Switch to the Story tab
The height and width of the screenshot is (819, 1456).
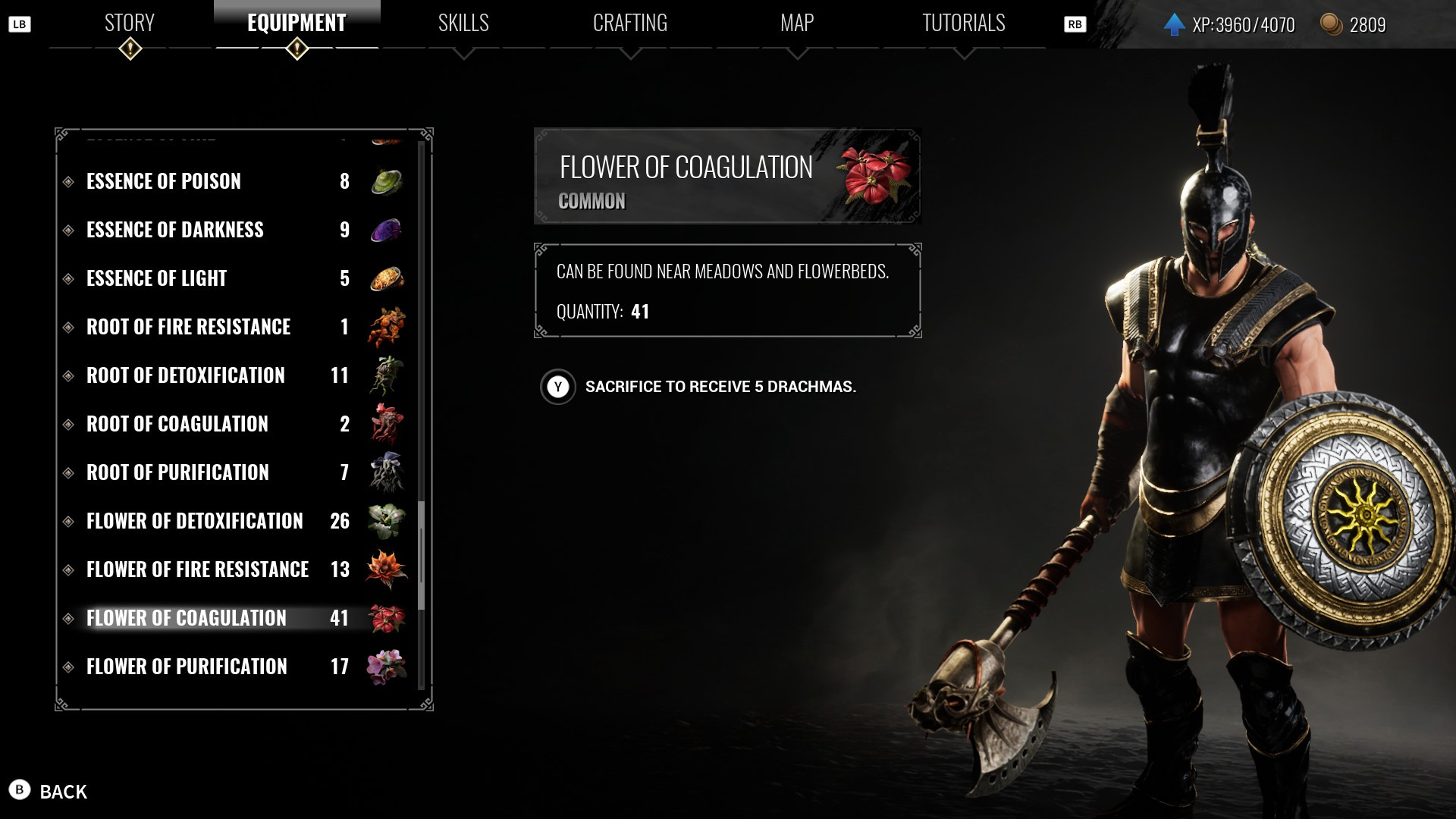tap(130, 24)
